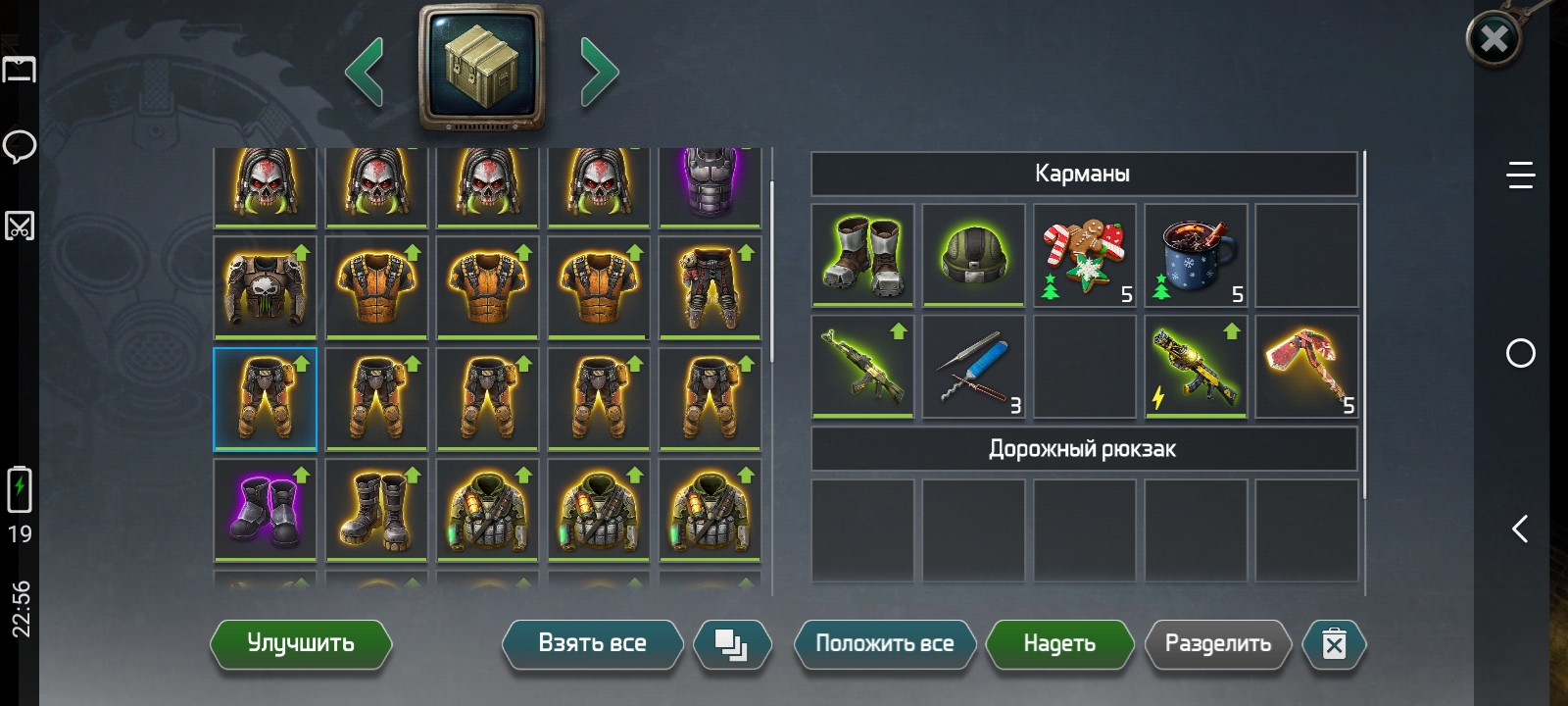This screenshot has width=1568, height=706.
Task: Put everything with Положить все
Action: coord(884,644)
